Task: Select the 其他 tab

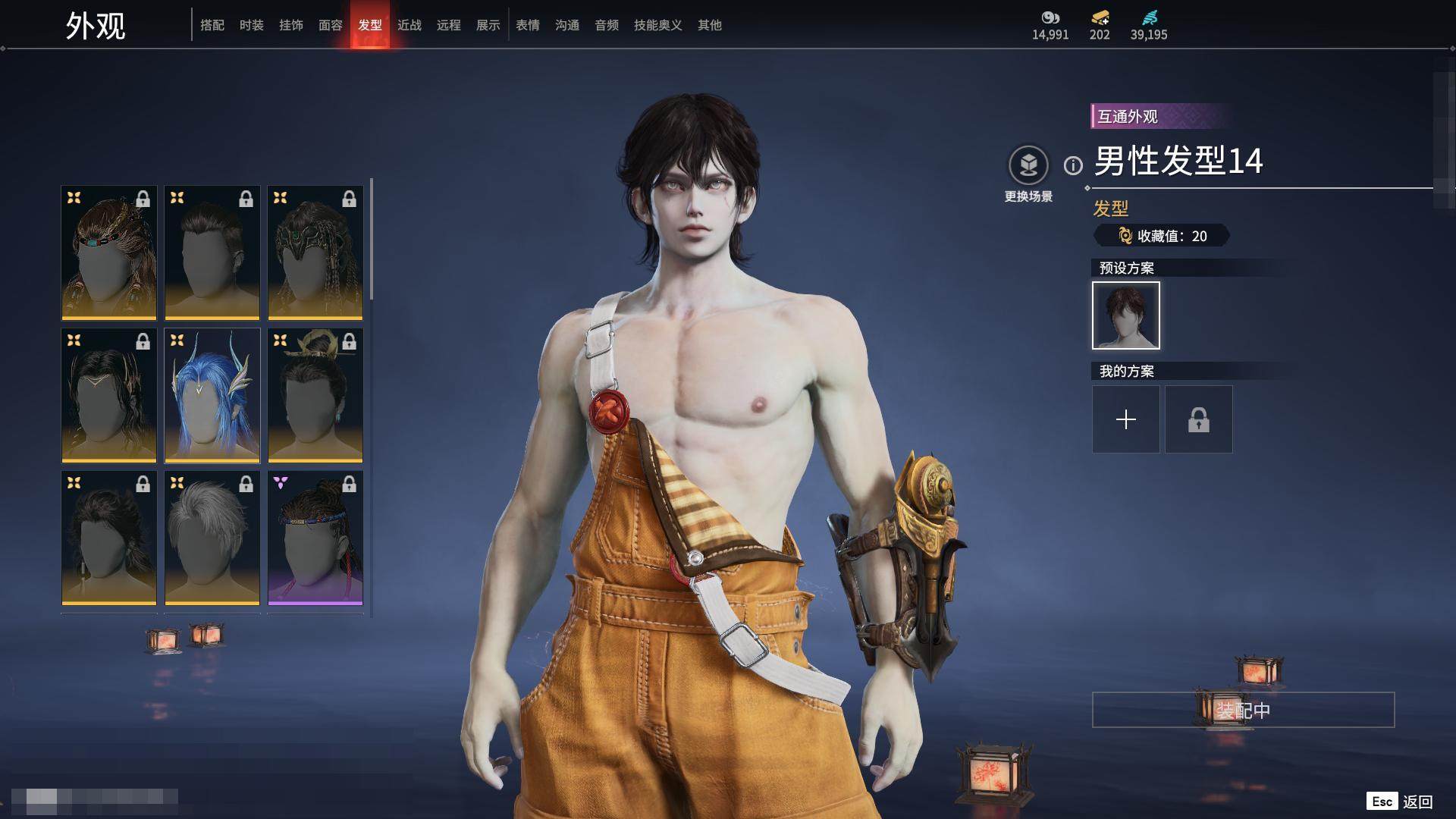Action: tap(710, 25)
